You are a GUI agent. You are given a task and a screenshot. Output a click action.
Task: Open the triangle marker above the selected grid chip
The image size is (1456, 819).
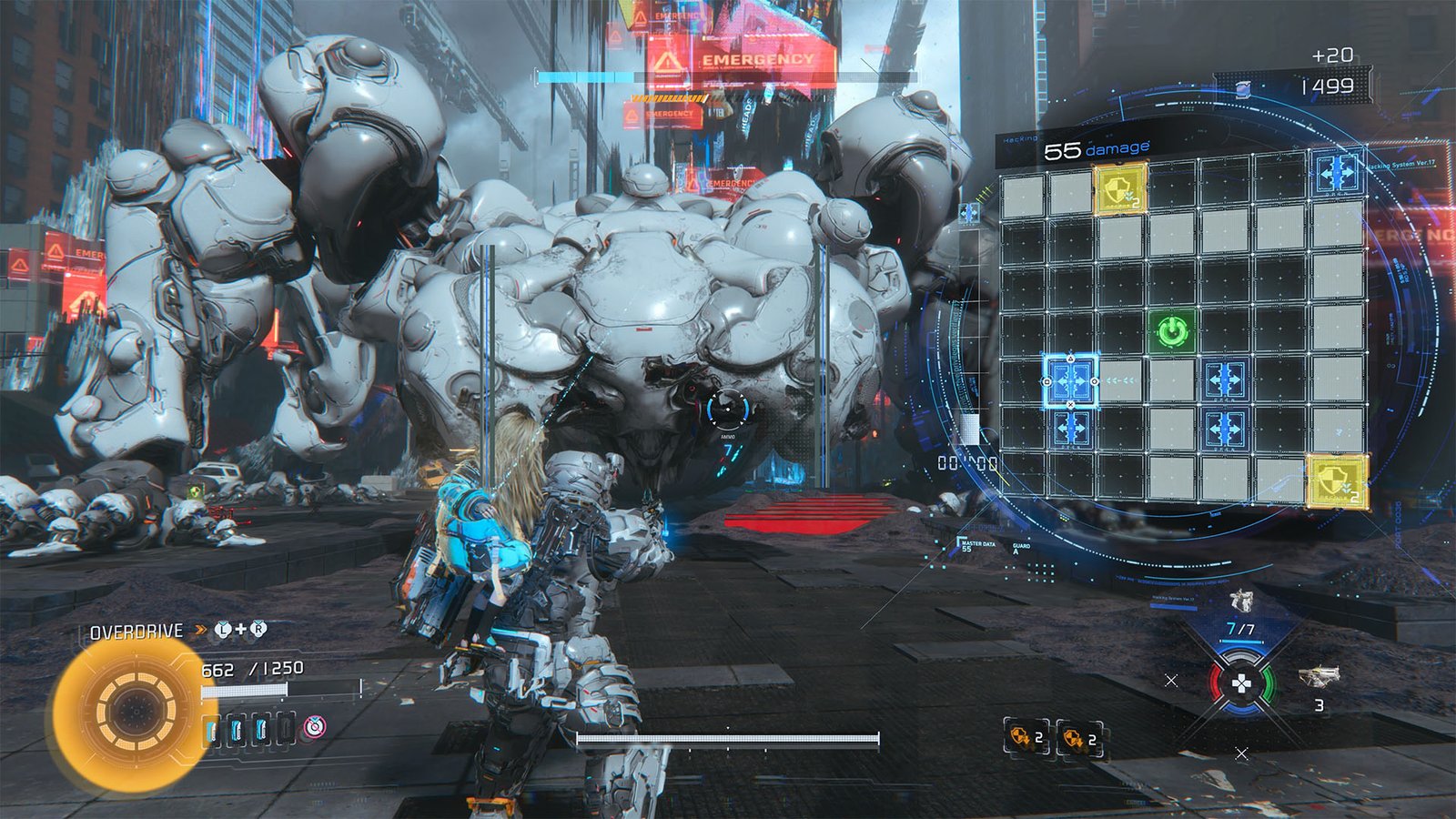tap(1070, 358)
